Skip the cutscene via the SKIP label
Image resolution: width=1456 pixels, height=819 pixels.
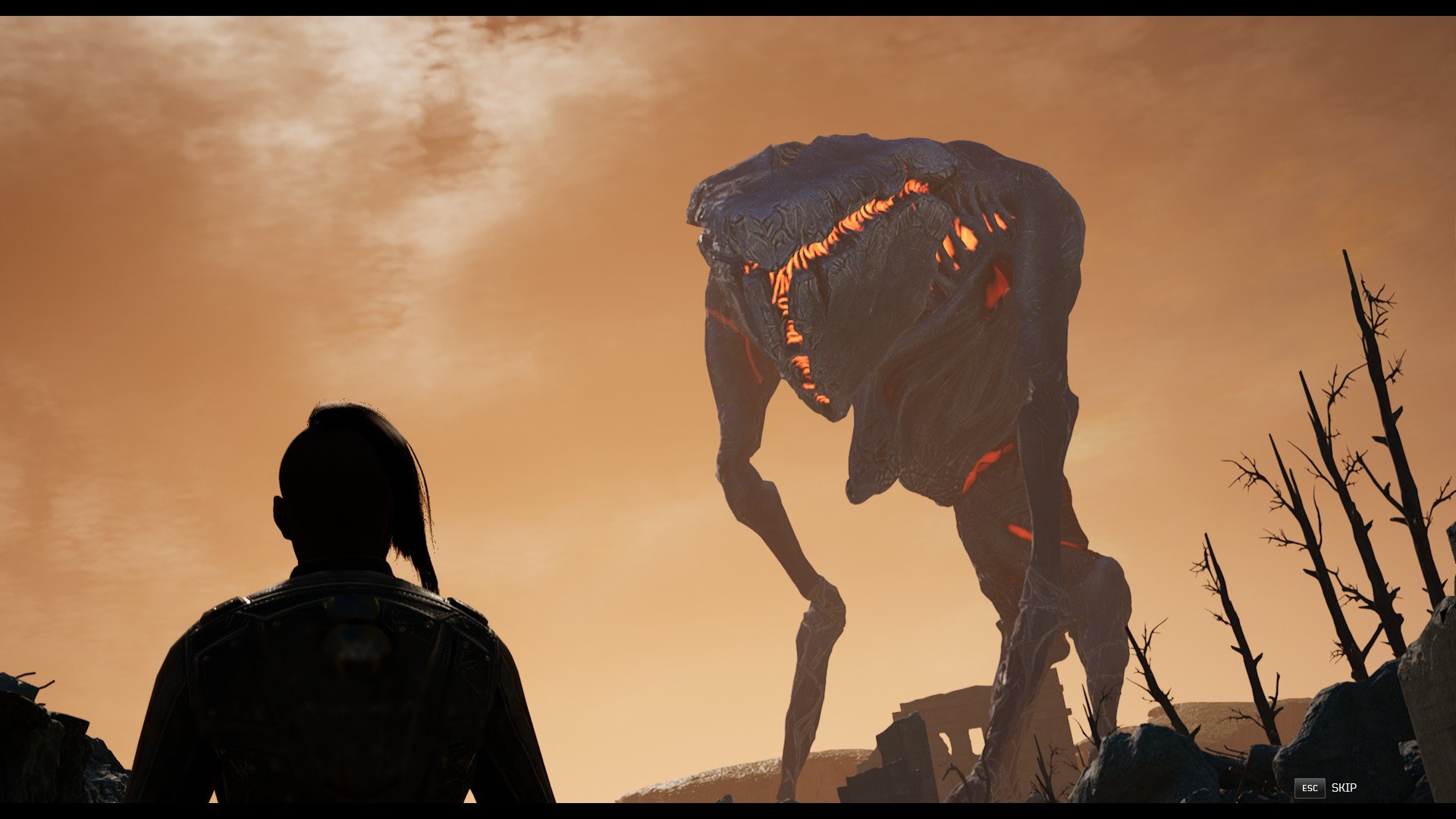click(1343, 788)
